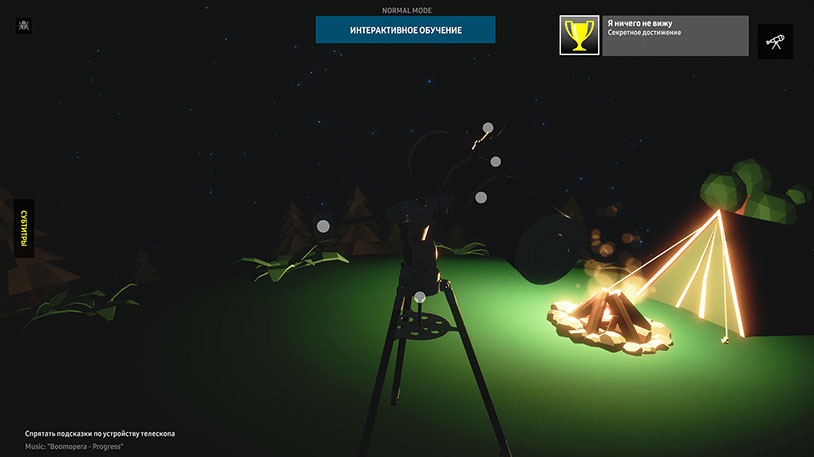Click the bug icon
Image resolution: width=814 pixels, height=457 pixels.
point(23,25)
